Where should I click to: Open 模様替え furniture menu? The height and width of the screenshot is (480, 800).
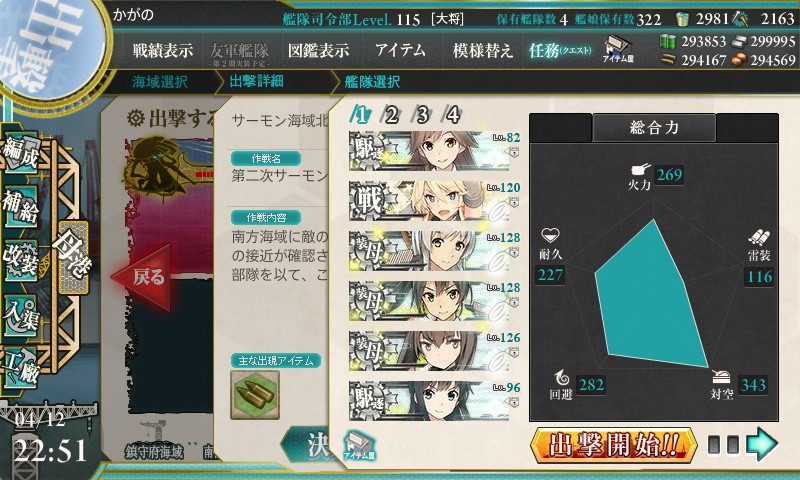coord(482,51)
